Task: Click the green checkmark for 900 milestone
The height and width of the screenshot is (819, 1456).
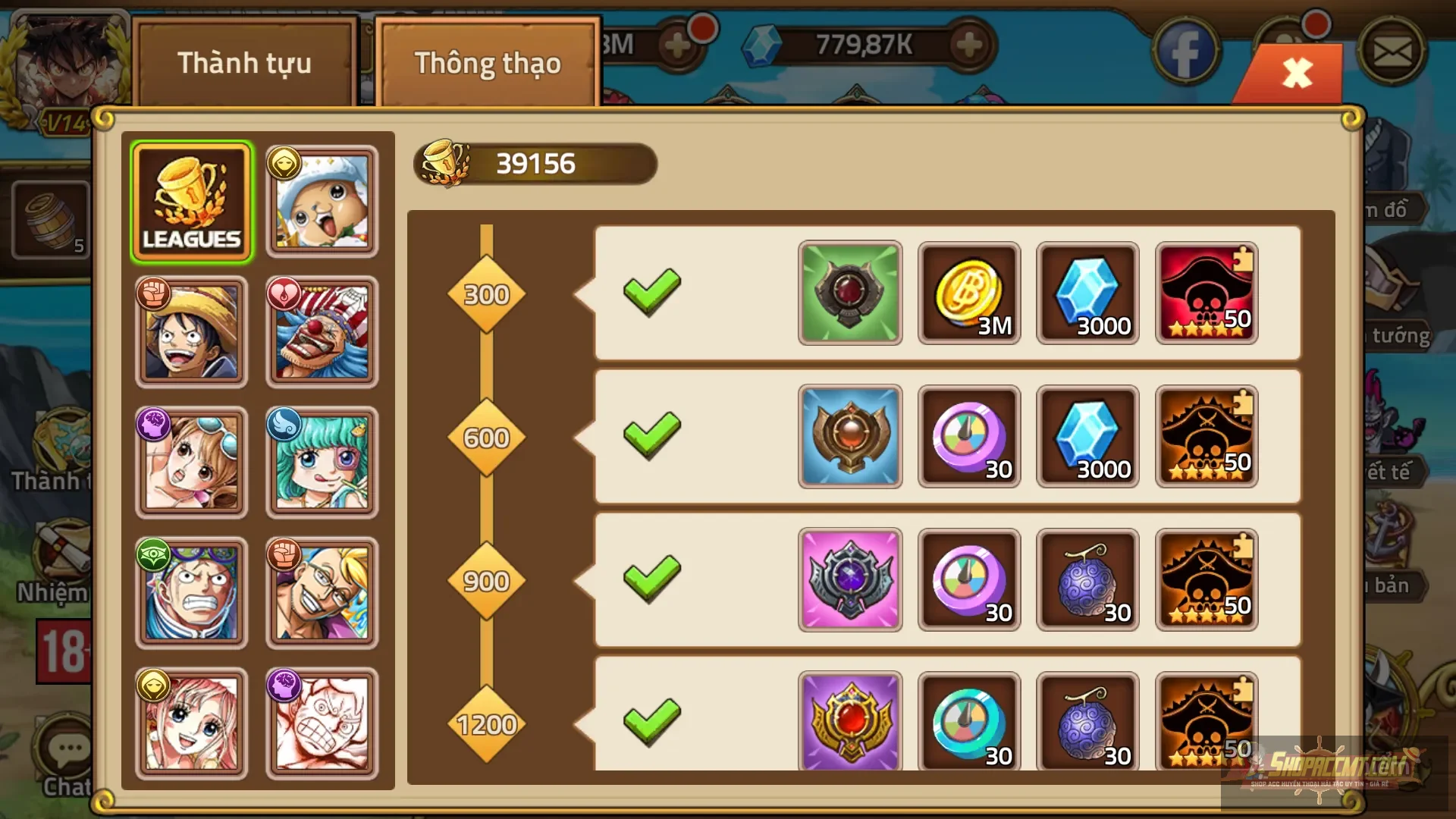Action: (x=652, y=579)
